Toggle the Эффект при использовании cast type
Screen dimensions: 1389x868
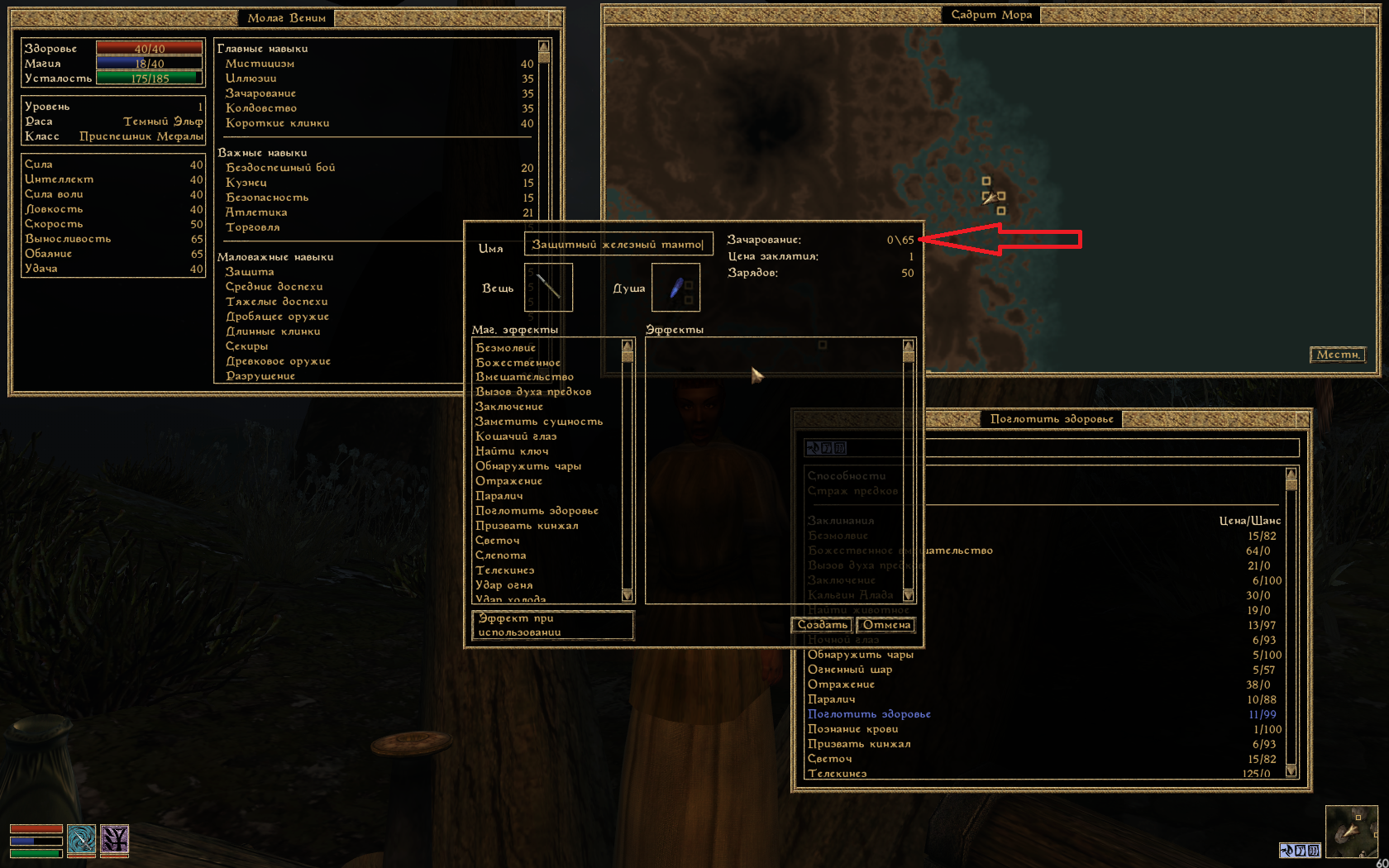(x=552, y=625)
